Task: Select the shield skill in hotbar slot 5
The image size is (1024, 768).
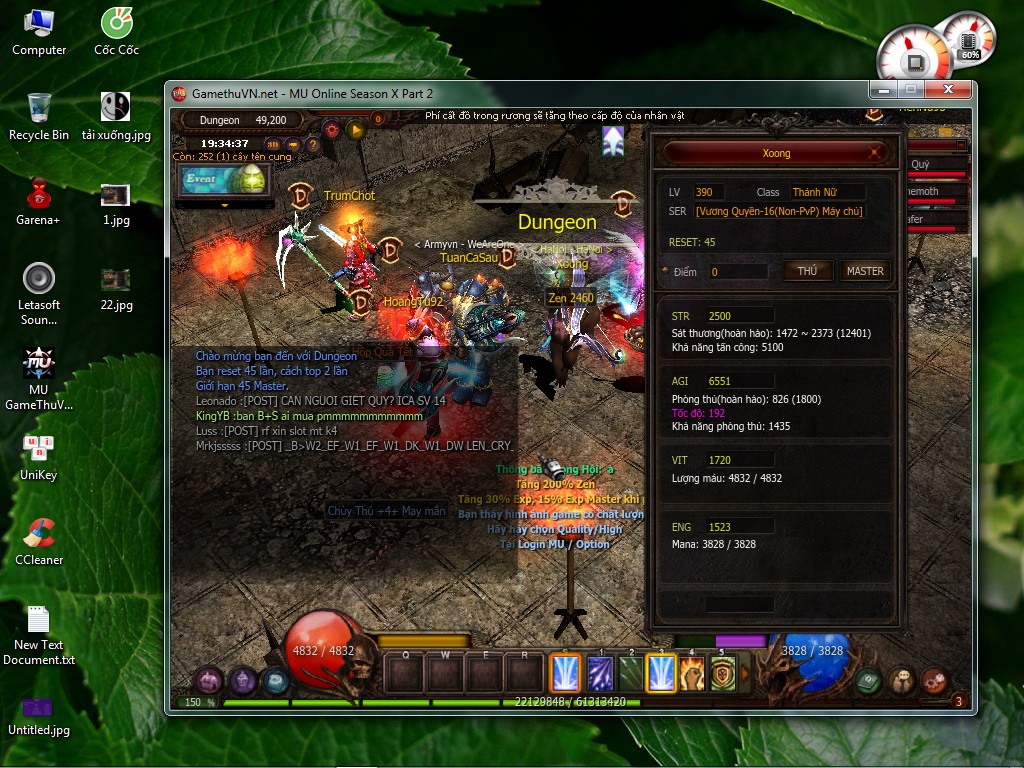Action: (x=722, y=674)
